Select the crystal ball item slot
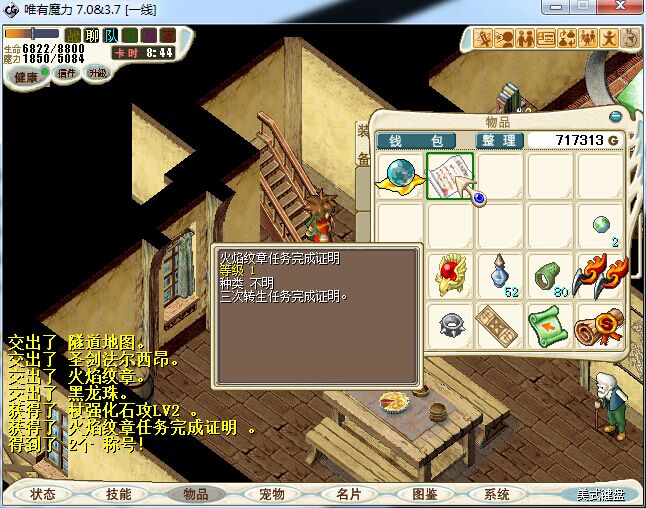This screenshot has width=646, height=508. pos(401,176)
